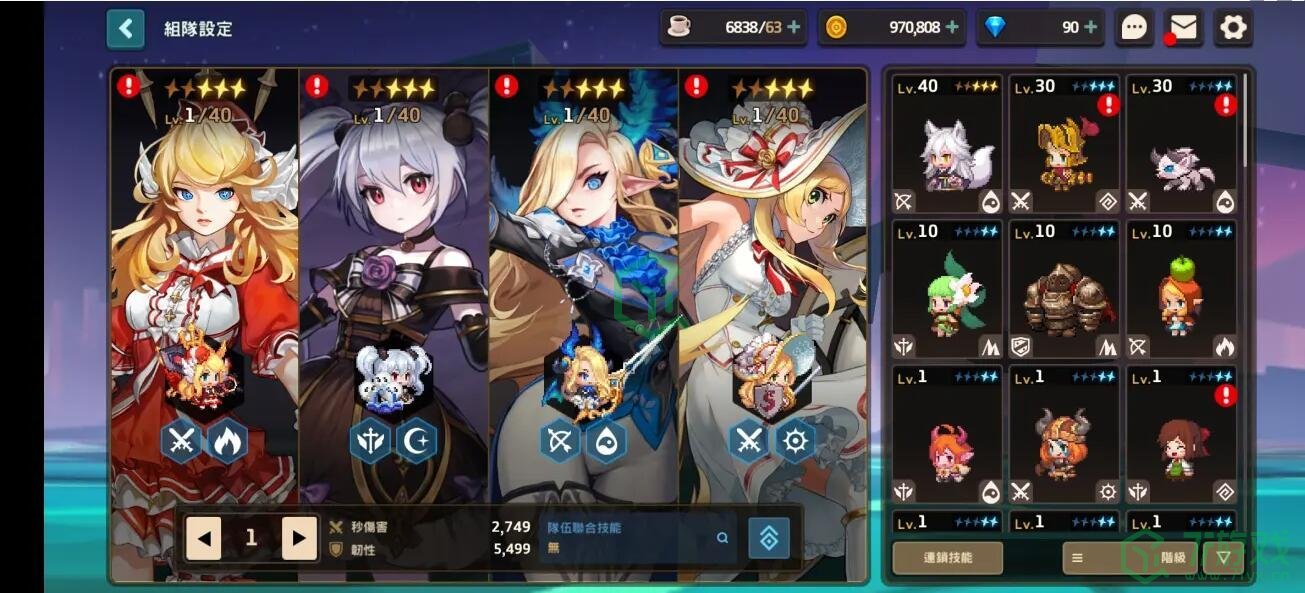The width and height of the screenshot is (1305, 593).
Task: Pick the Lv.10 apple-head girl hero
Action: [x=1181, y=290]
